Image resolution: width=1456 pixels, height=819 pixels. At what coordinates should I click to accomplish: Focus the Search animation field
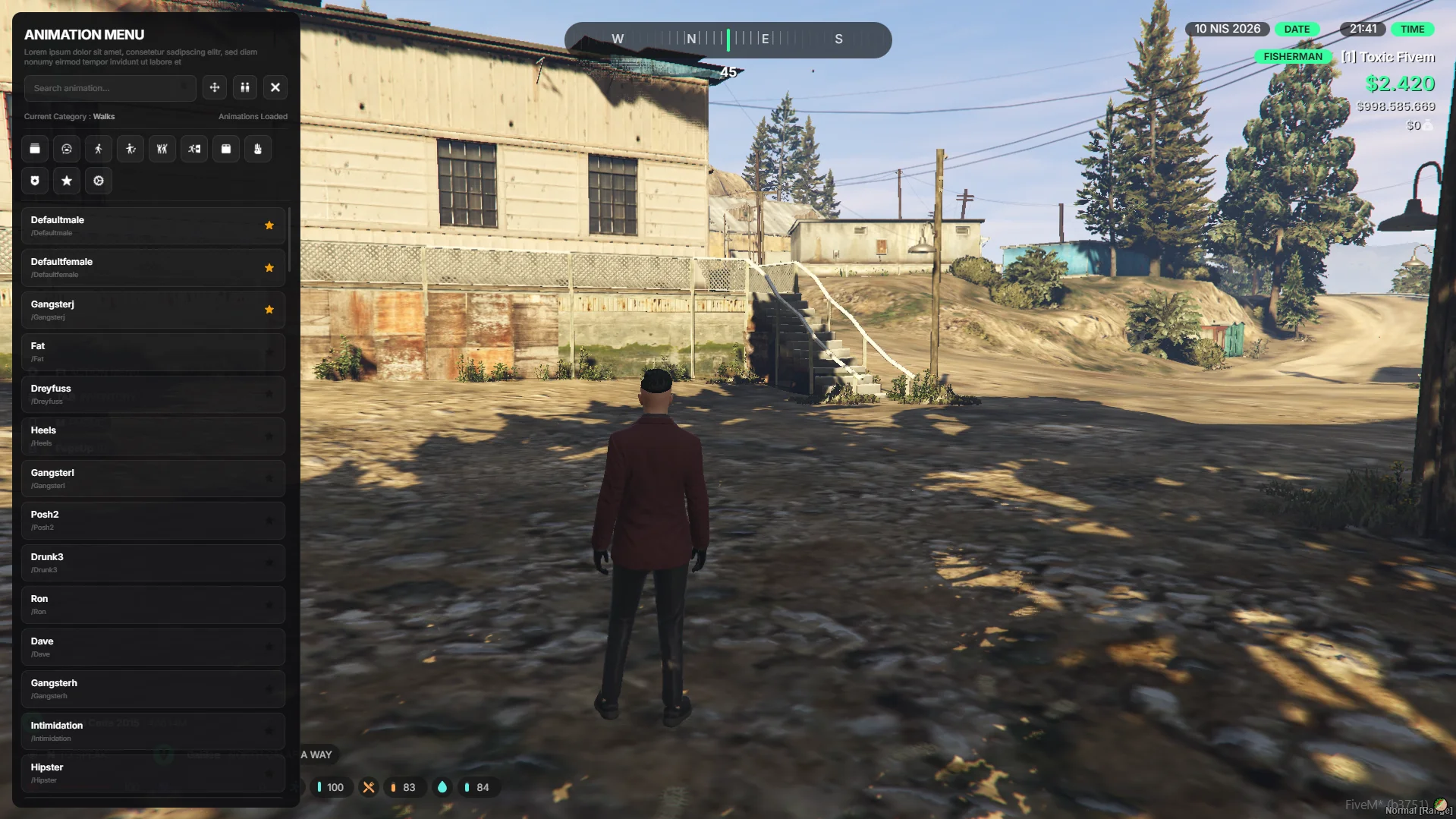pos(109,88)
